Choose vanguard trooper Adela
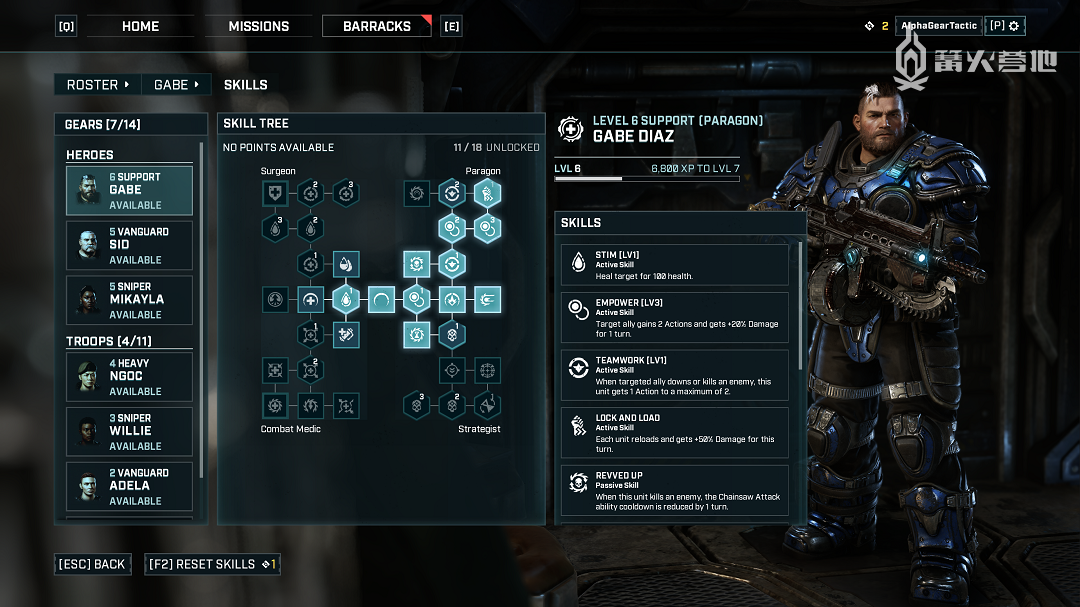This screenshot has height=607, width=1080. [129, 486]
